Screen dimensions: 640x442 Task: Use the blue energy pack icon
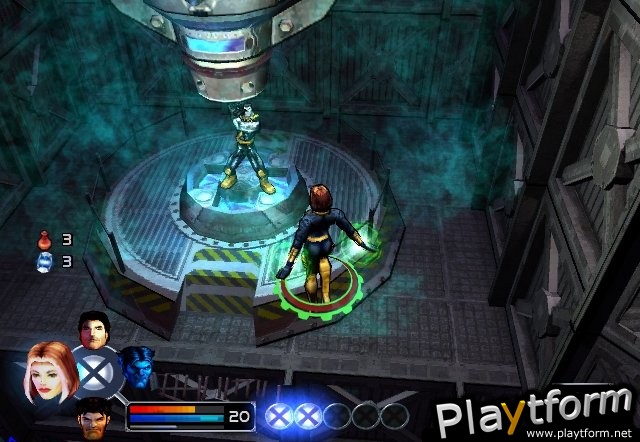click(44, 261)
